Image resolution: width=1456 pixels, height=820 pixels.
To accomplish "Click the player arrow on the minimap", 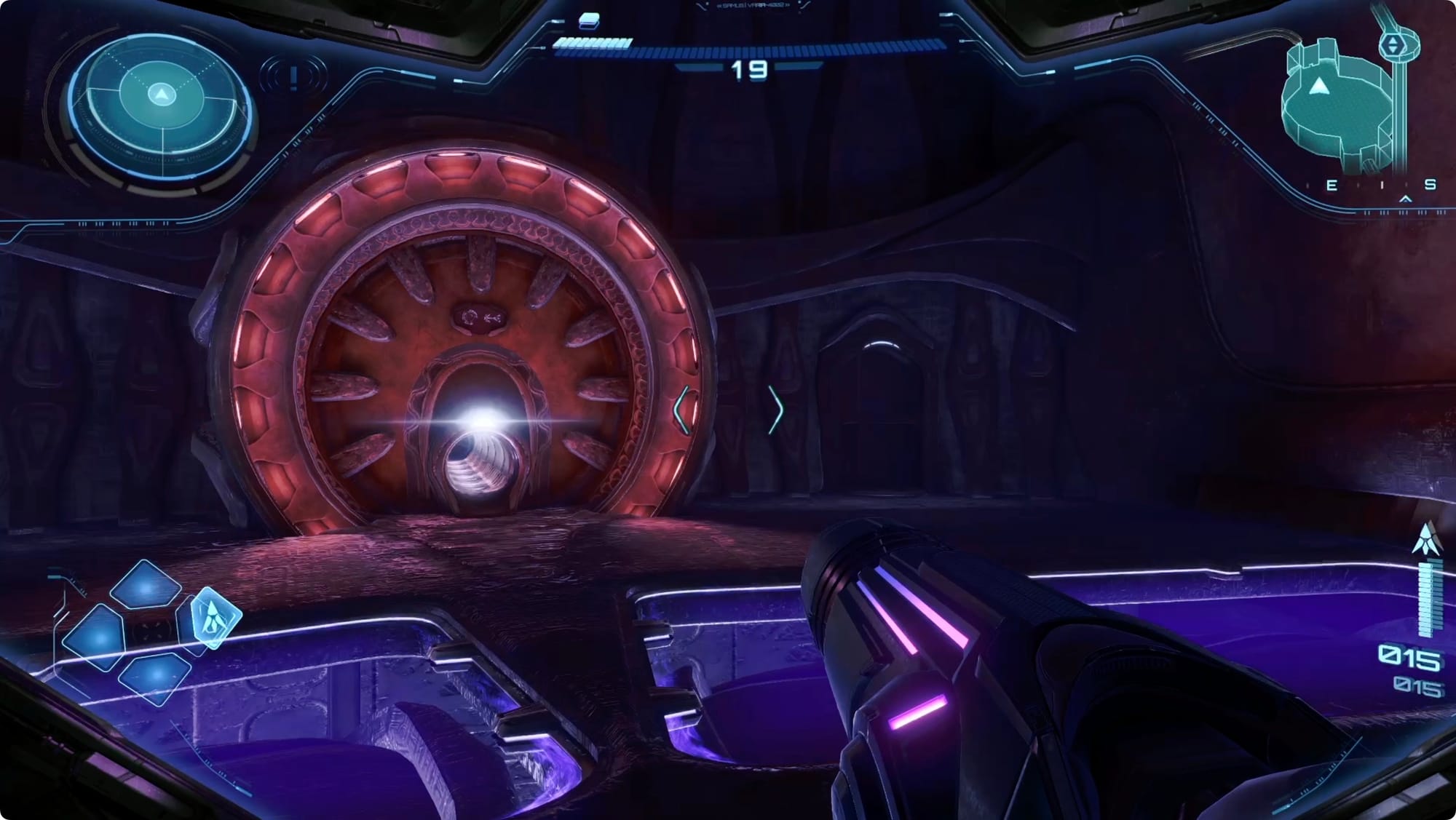I will click(1318, 87).
